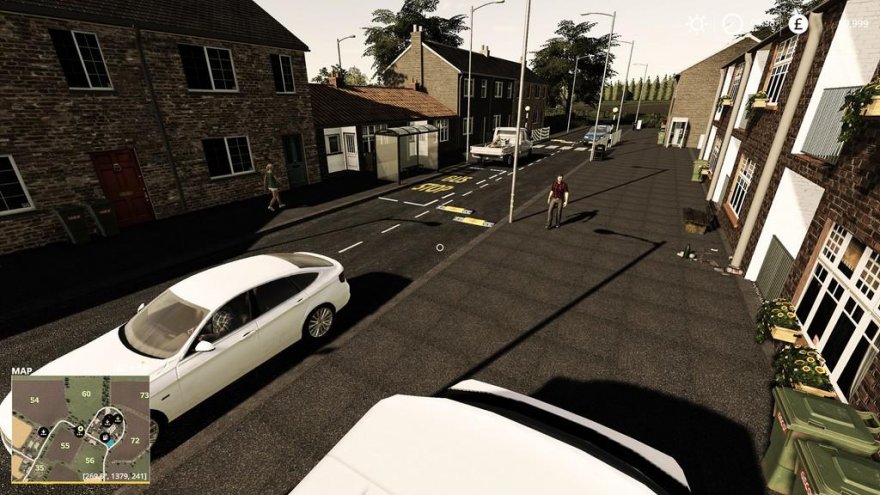
Task: Click field 55 on the minimap
Action: click(65, 445)
